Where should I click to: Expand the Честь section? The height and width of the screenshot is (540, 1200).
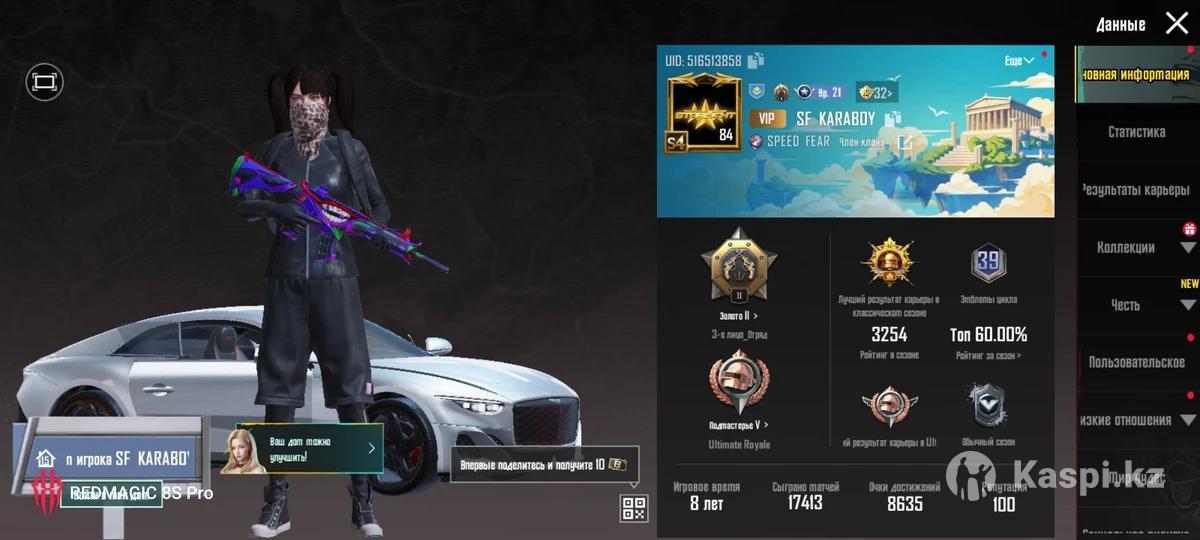click(x=1188, y=305)
